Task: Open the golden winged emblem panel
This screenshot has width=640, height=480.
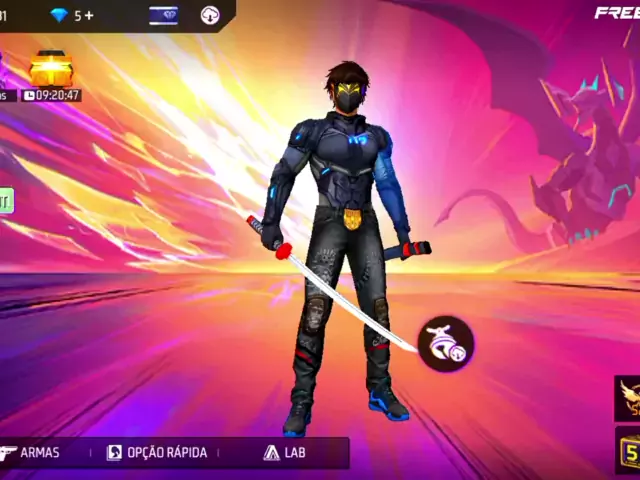Action: [x=629, y=398]
